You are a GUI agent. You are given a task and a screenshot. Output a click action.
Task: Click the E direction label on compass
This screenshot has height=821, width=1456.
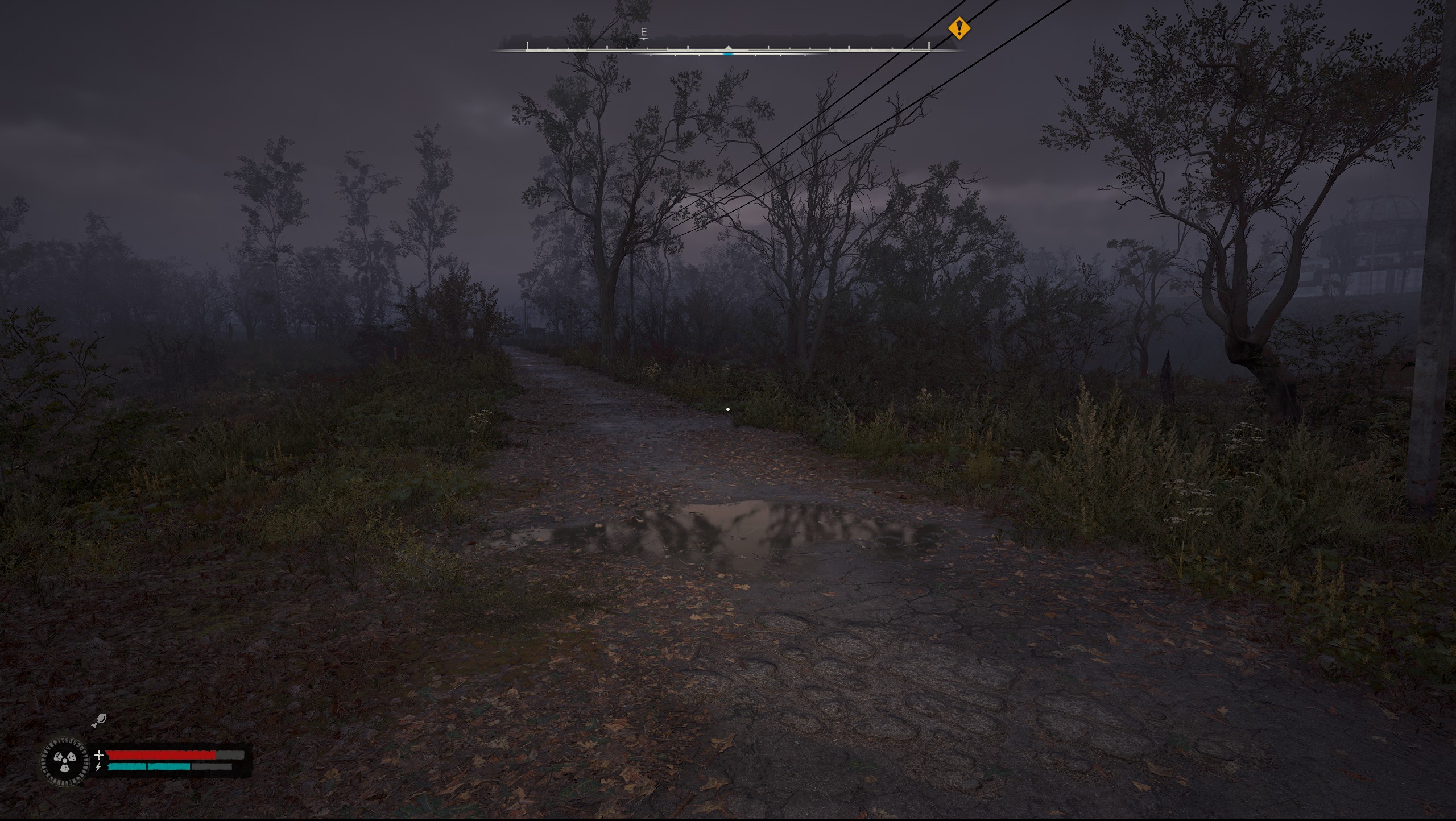644,32
